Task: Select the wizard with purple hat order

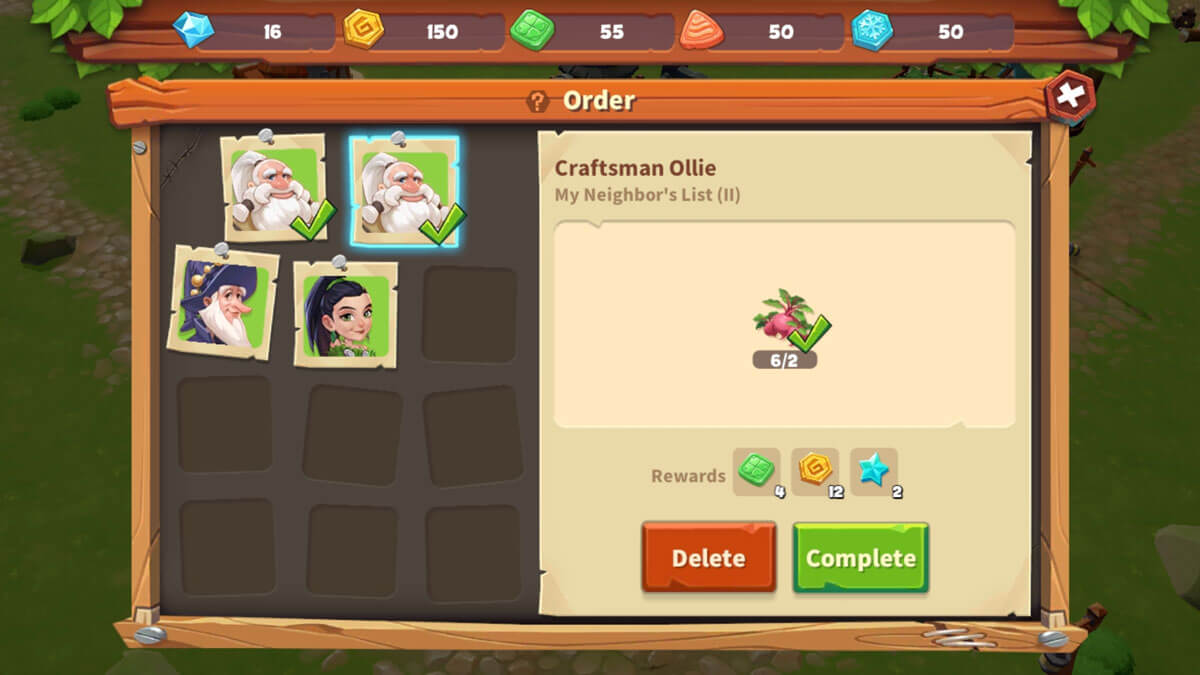Action: [223, 301]
